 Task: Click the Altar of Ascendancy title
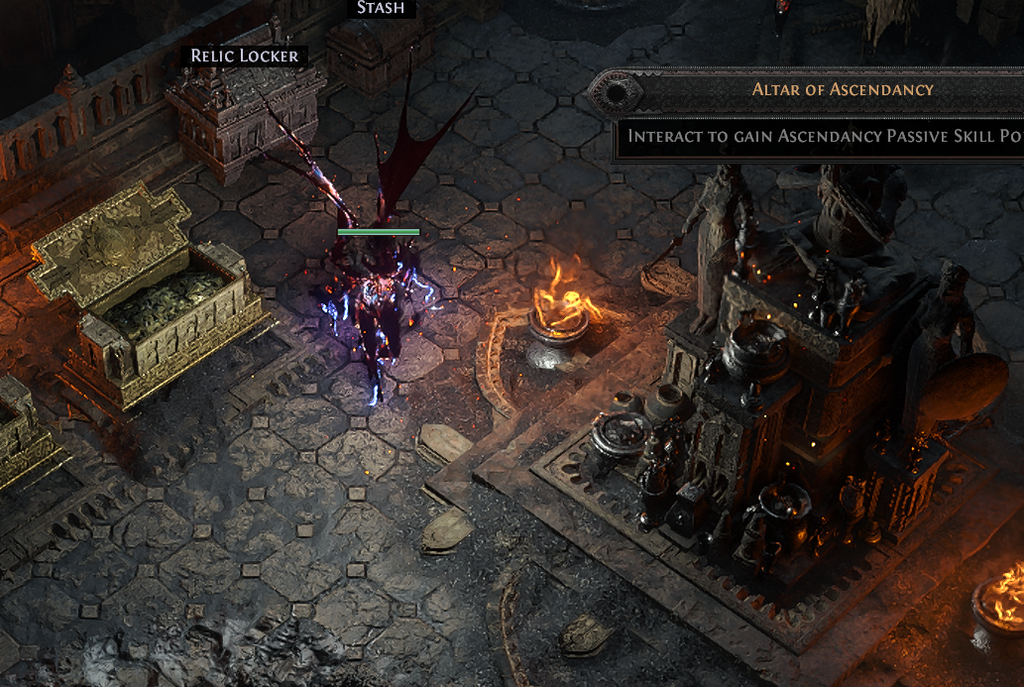point(842,89)
